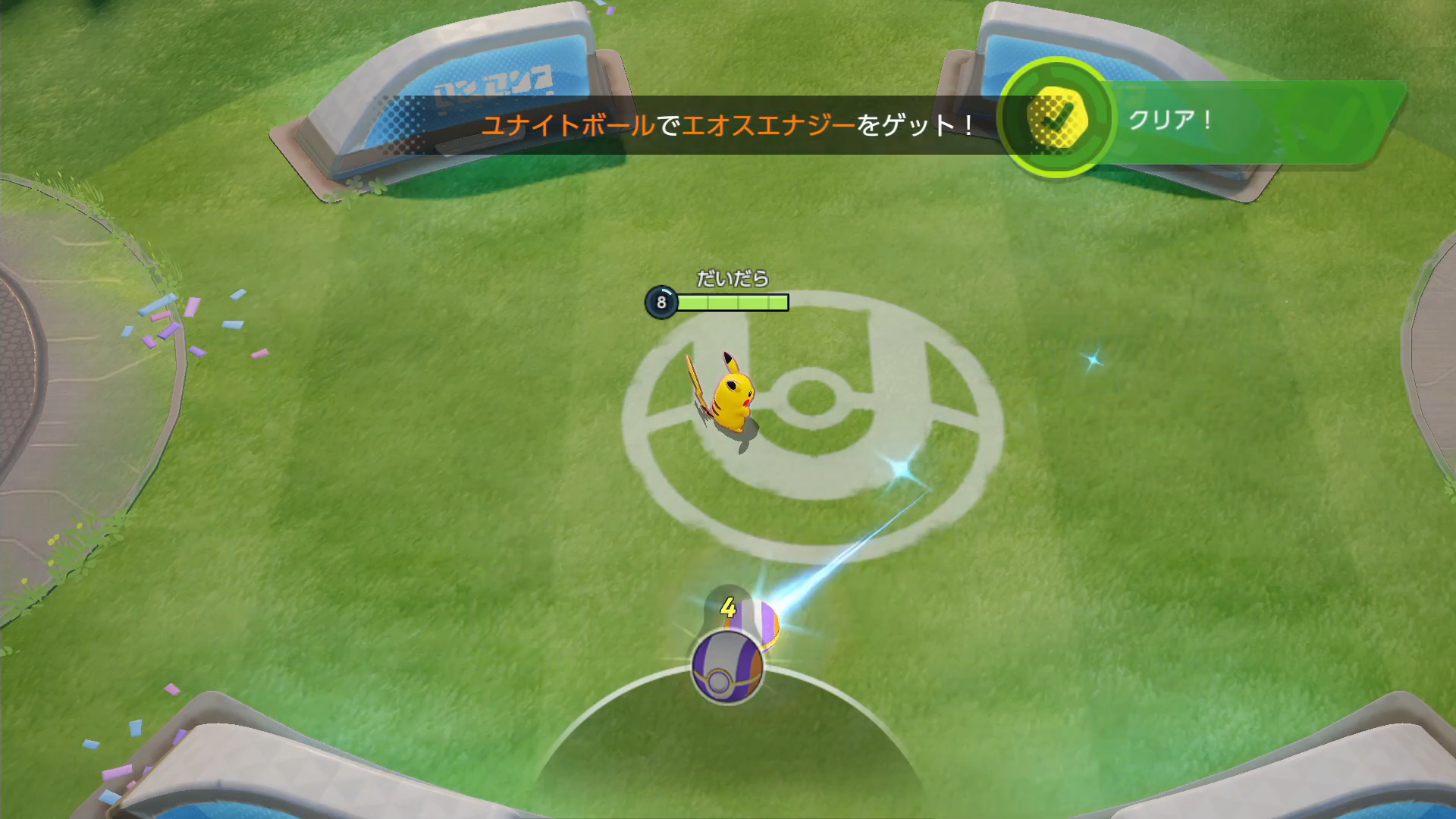Click the yellow energy counter showing 4
1456x819 pixels.
(726, 608)
